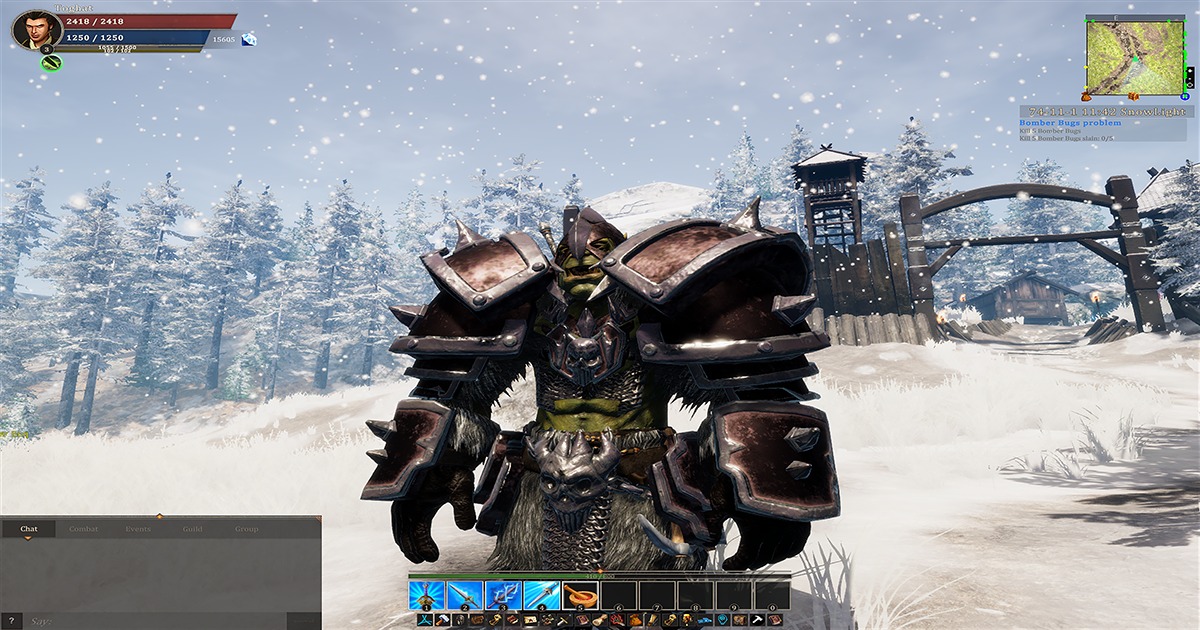The height and width of the screenshot is (630, 1200).
Task: Switch to the Chat tab
Action: (29, 529)
